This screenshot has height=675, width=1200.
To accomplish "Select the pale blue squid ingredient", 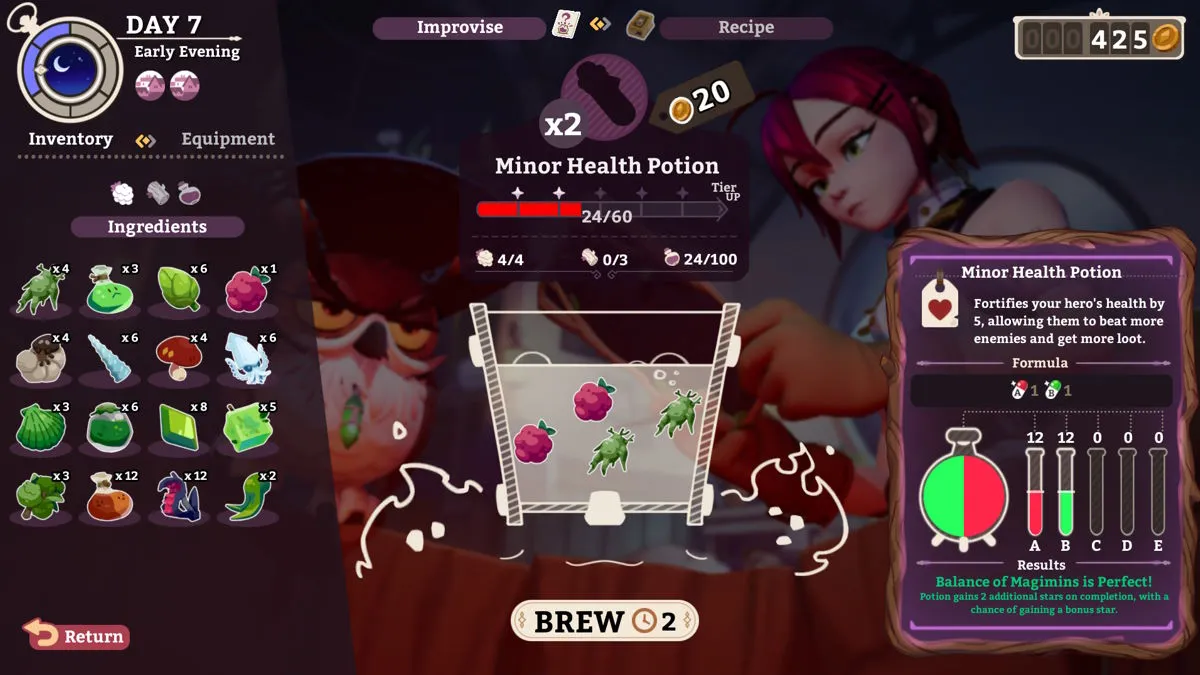I will coord(248,359).
